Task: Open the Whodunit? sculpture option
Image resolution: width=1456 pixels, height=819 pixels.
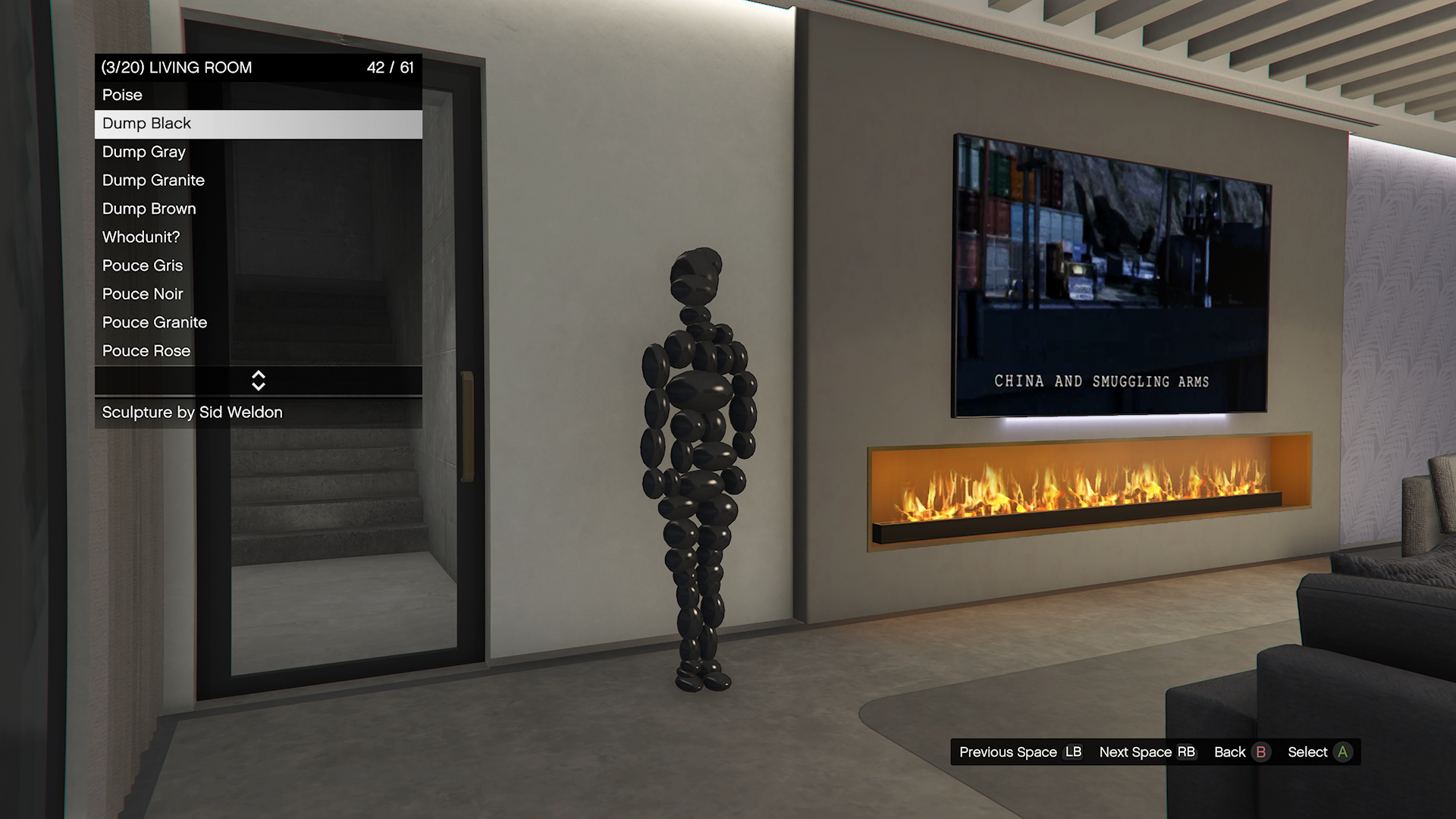Action: [x=258, y=237]
